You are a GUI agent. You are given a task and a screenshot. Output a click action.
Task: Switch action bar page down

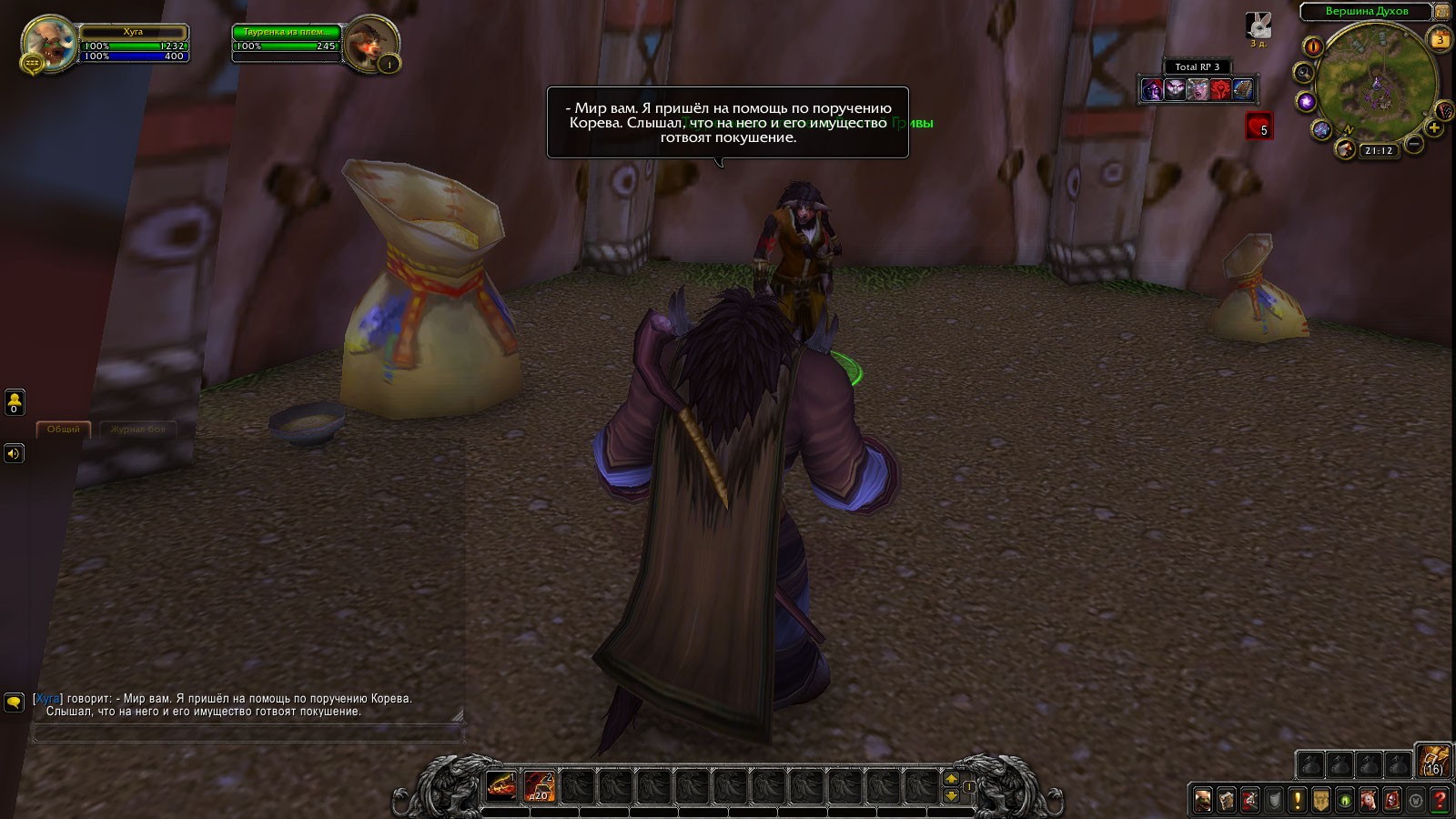coord(952,795)
